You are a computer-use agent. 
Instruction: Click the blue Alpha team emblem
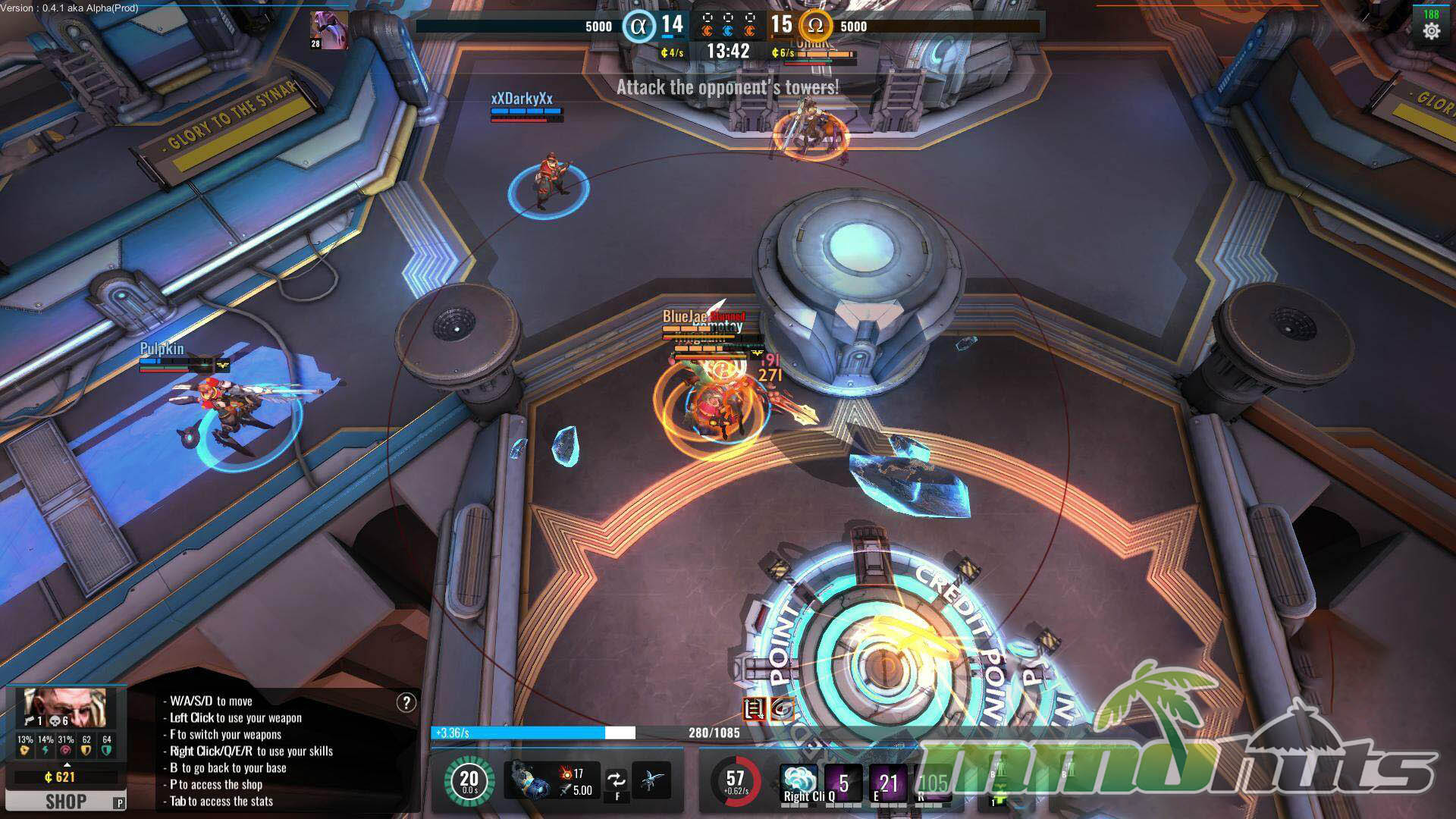tap(639, 27)
